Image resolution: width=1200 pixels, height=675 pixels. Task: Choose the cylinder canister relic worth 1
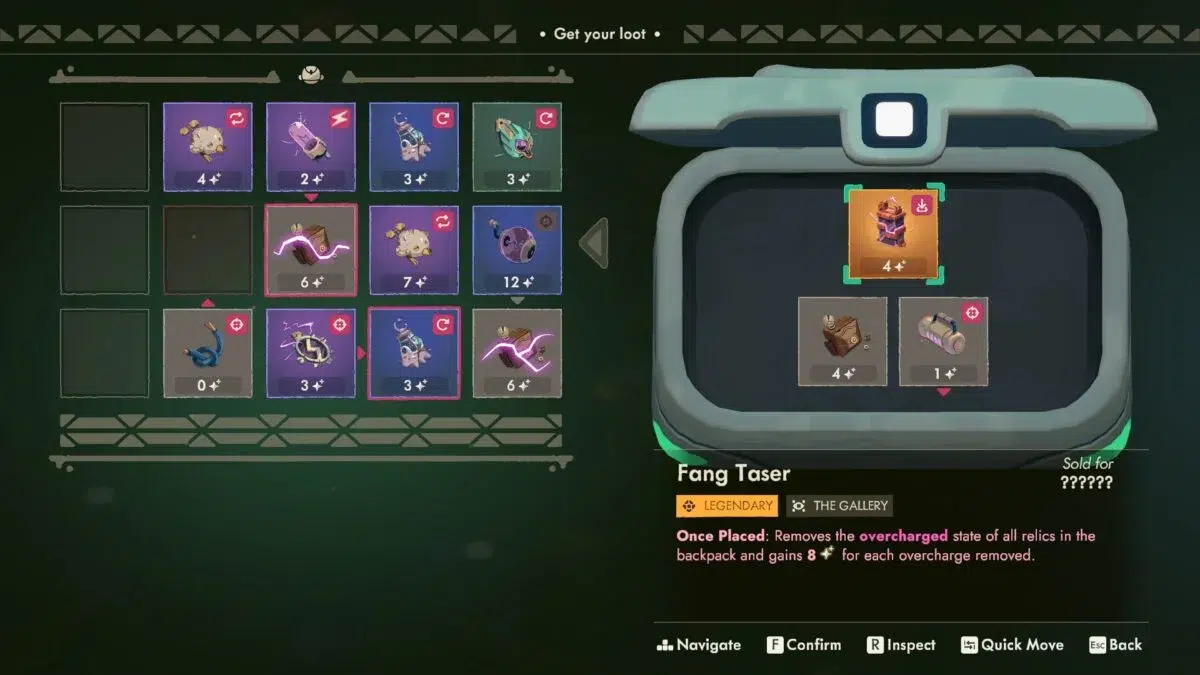coord(943,340)
